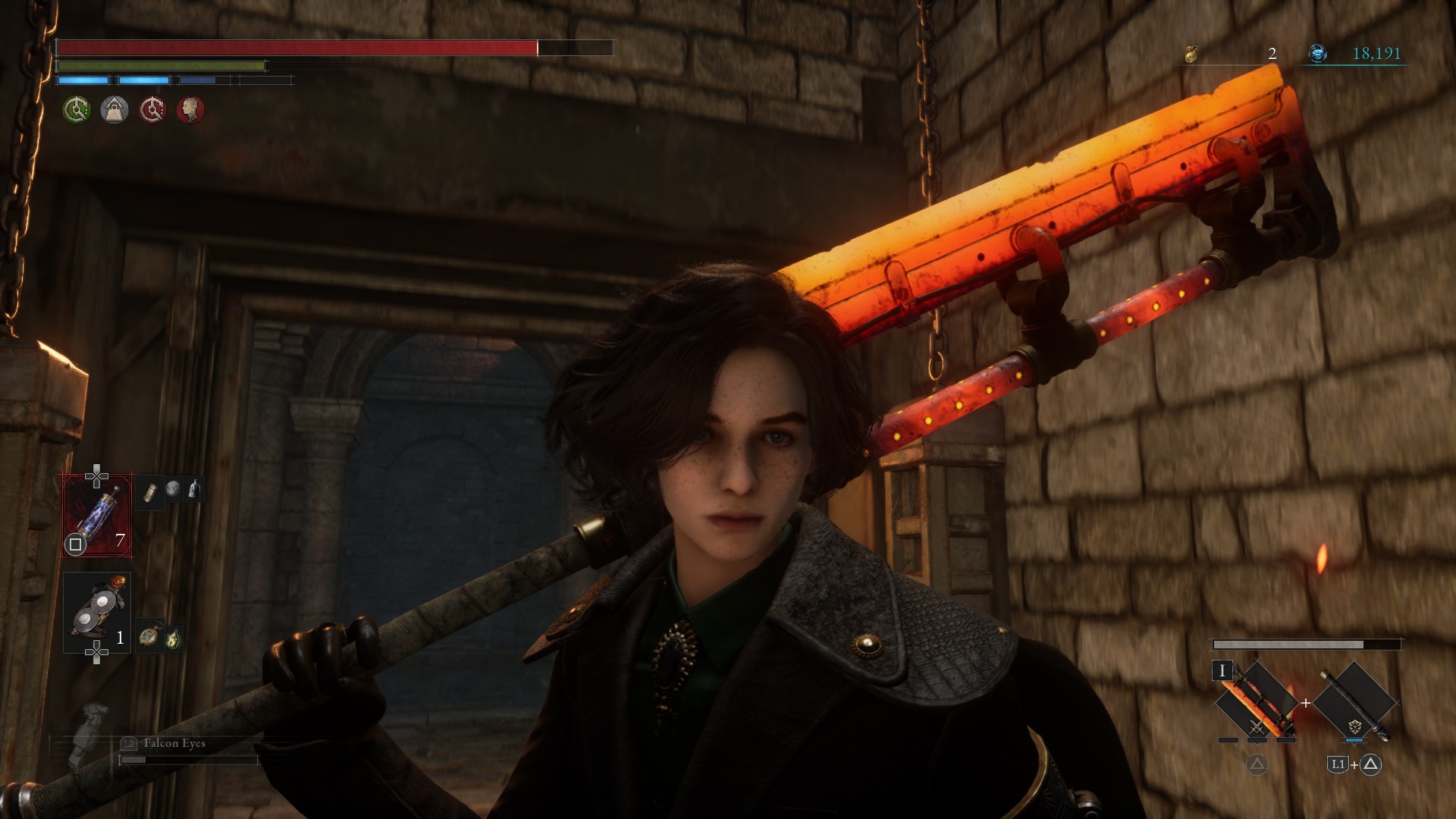Use the blue Pulse Cell slot
Viewport: 1456px width, 819px height.
tap(97, 516)
